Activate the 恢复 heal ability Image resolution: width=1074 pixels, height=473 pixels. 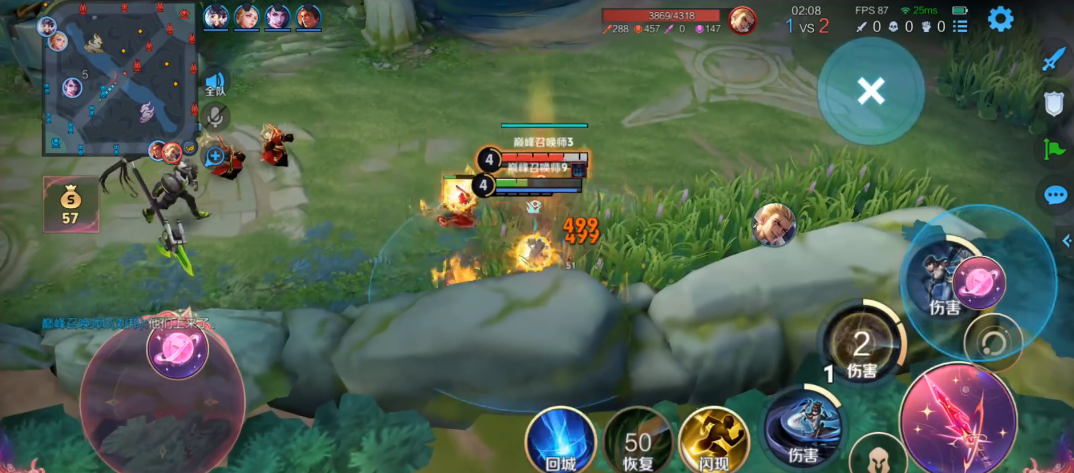(637, 442)
